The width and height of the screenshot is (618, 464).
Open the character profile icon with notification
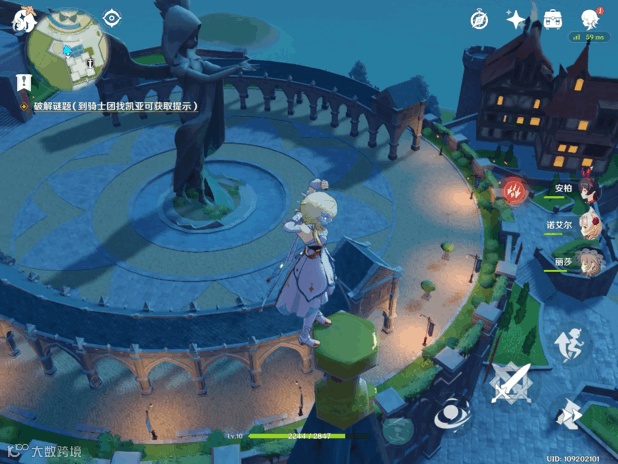pos(588,19)
